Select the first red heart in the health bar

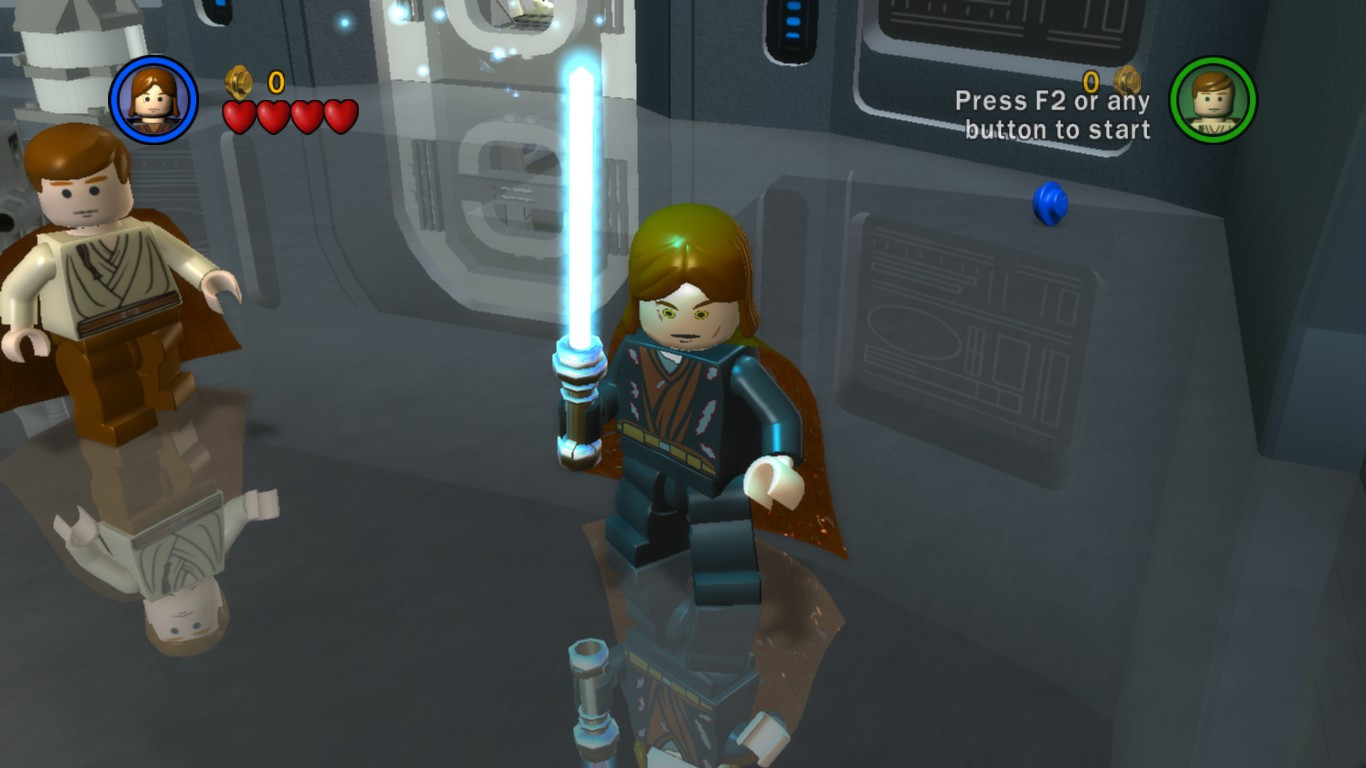click(240, 115)
